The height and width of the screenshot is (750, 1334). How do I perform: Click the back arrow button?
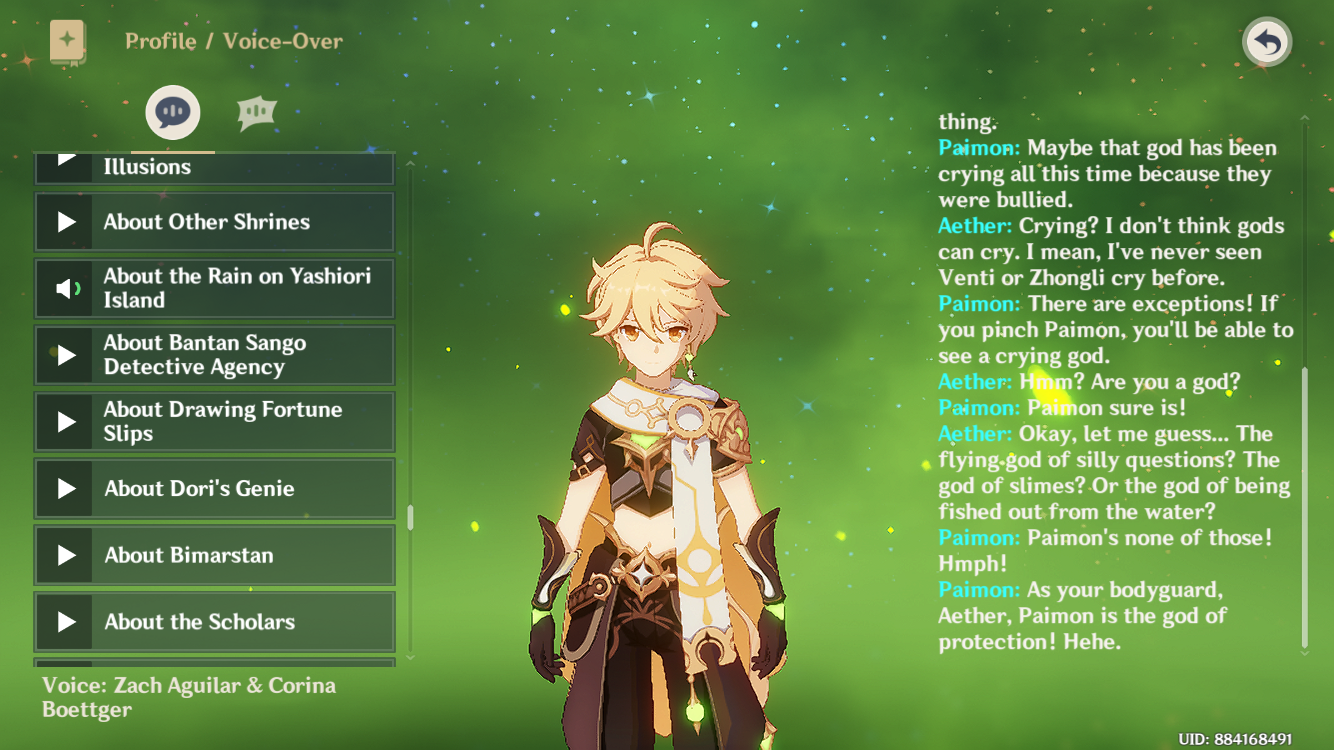(x=1267, y=43)
